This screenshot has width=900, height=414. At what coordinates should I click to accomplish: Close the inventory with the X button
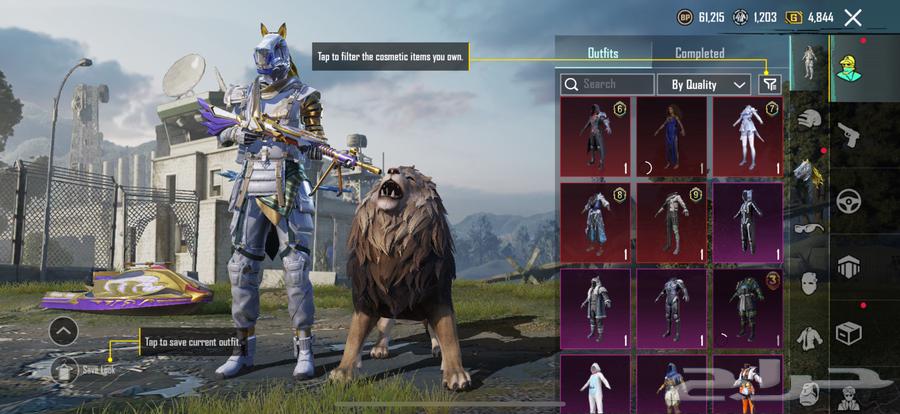coord(853,17)
